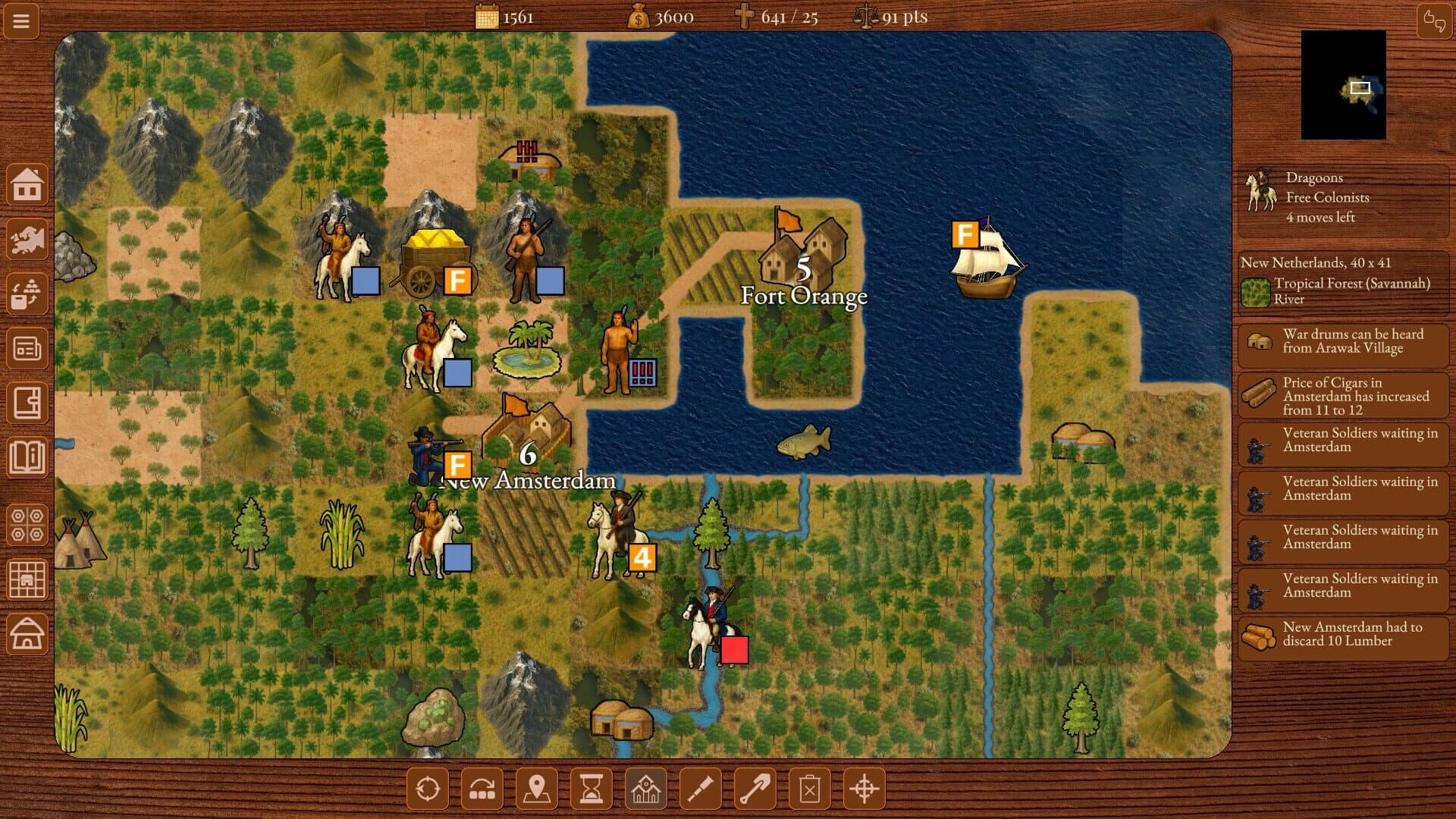Select the Europe map icon
This screenshot has width=1456, height=819.
coord(27,240)
